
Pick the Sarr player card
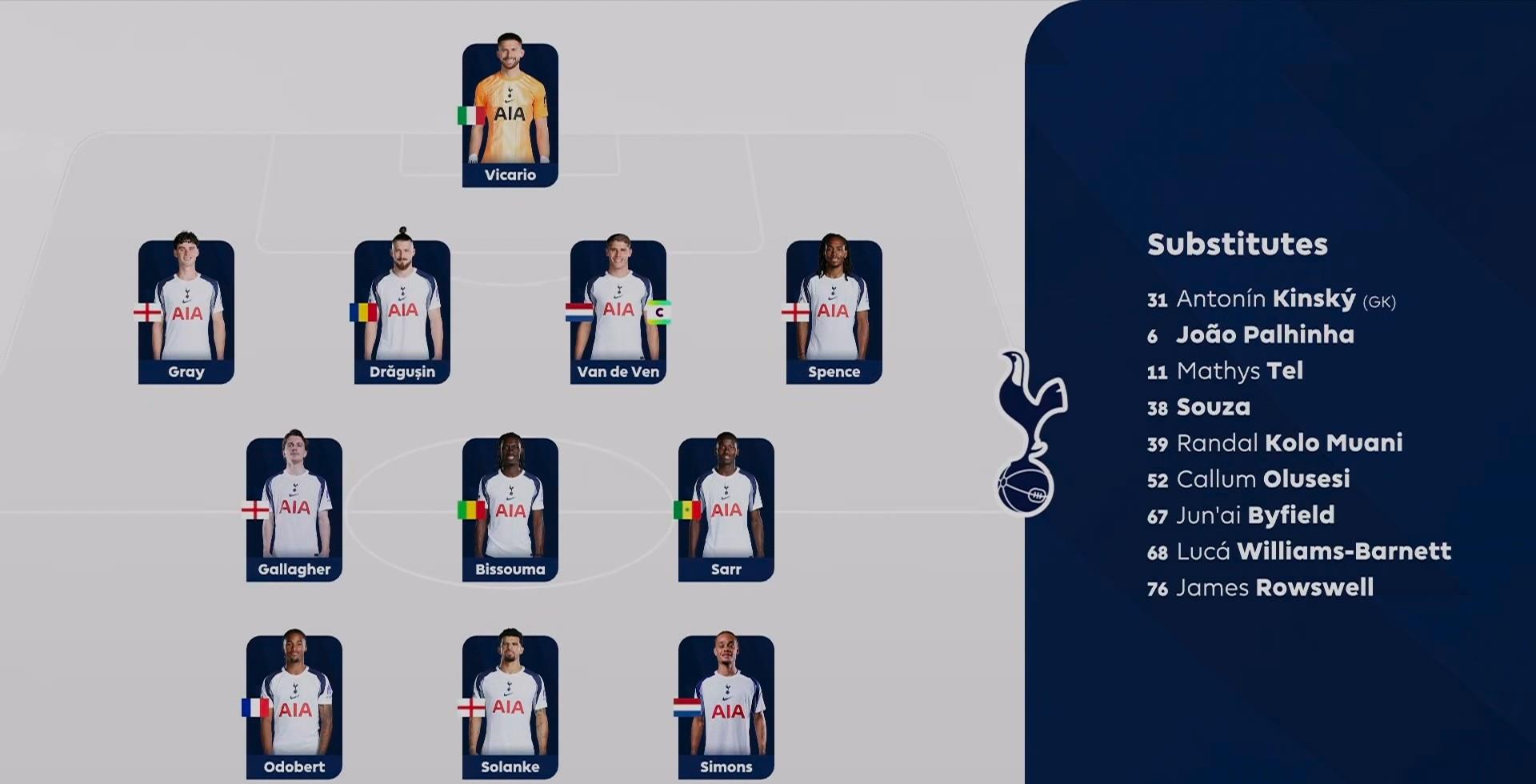click(x=726, y=510)
